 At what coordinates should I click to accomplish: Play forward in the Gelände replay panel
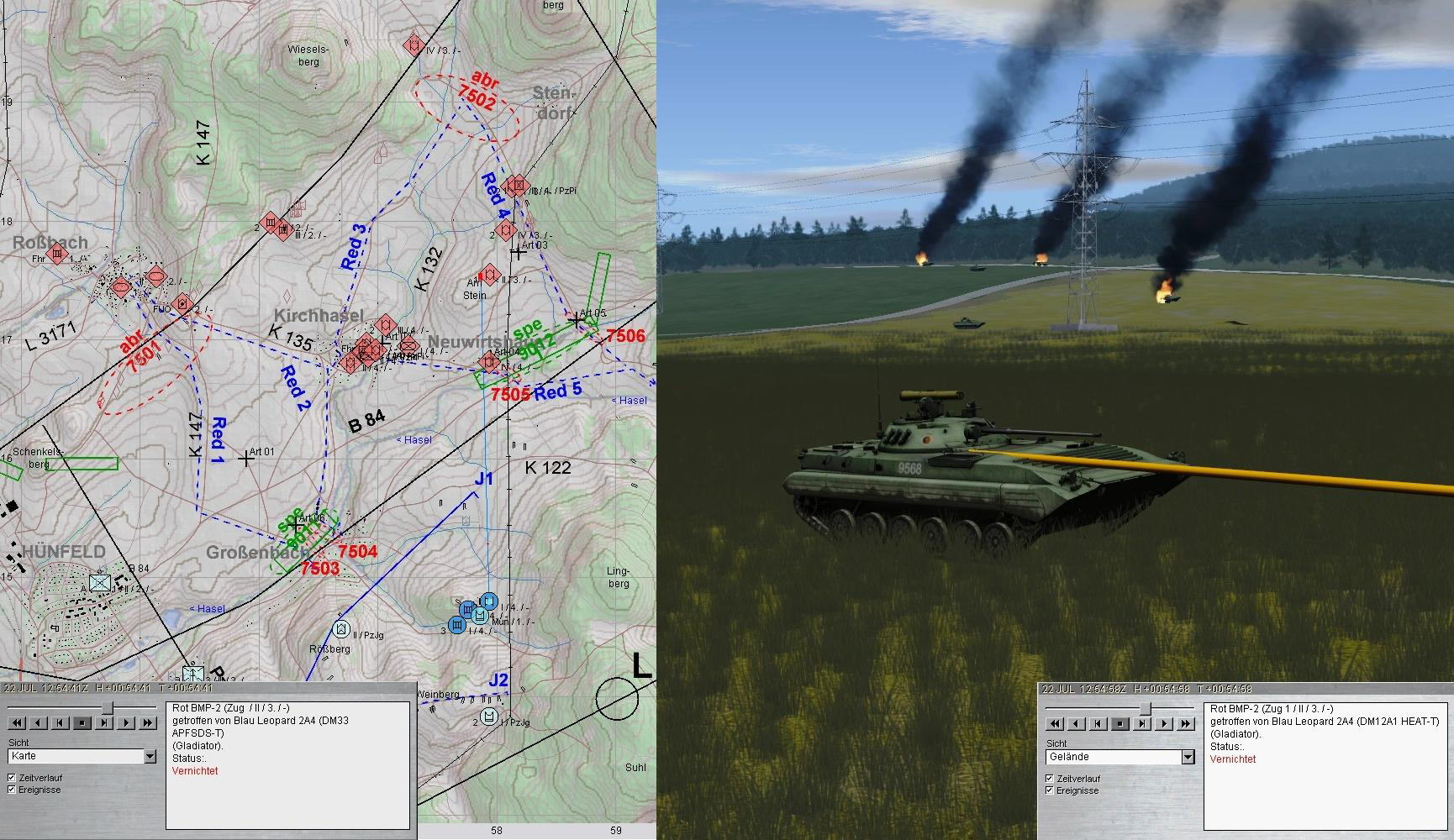pos(1164,723)
